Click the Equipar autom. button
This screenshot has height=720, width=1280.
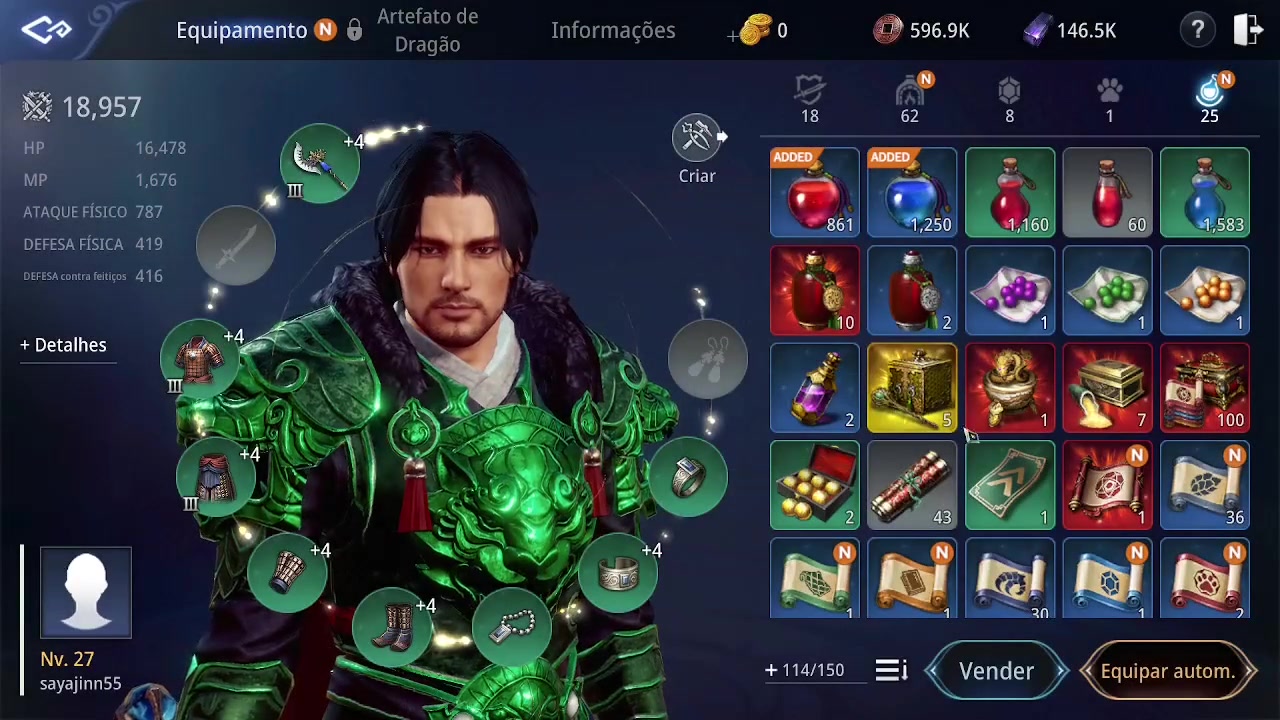tap(1167, 671)
